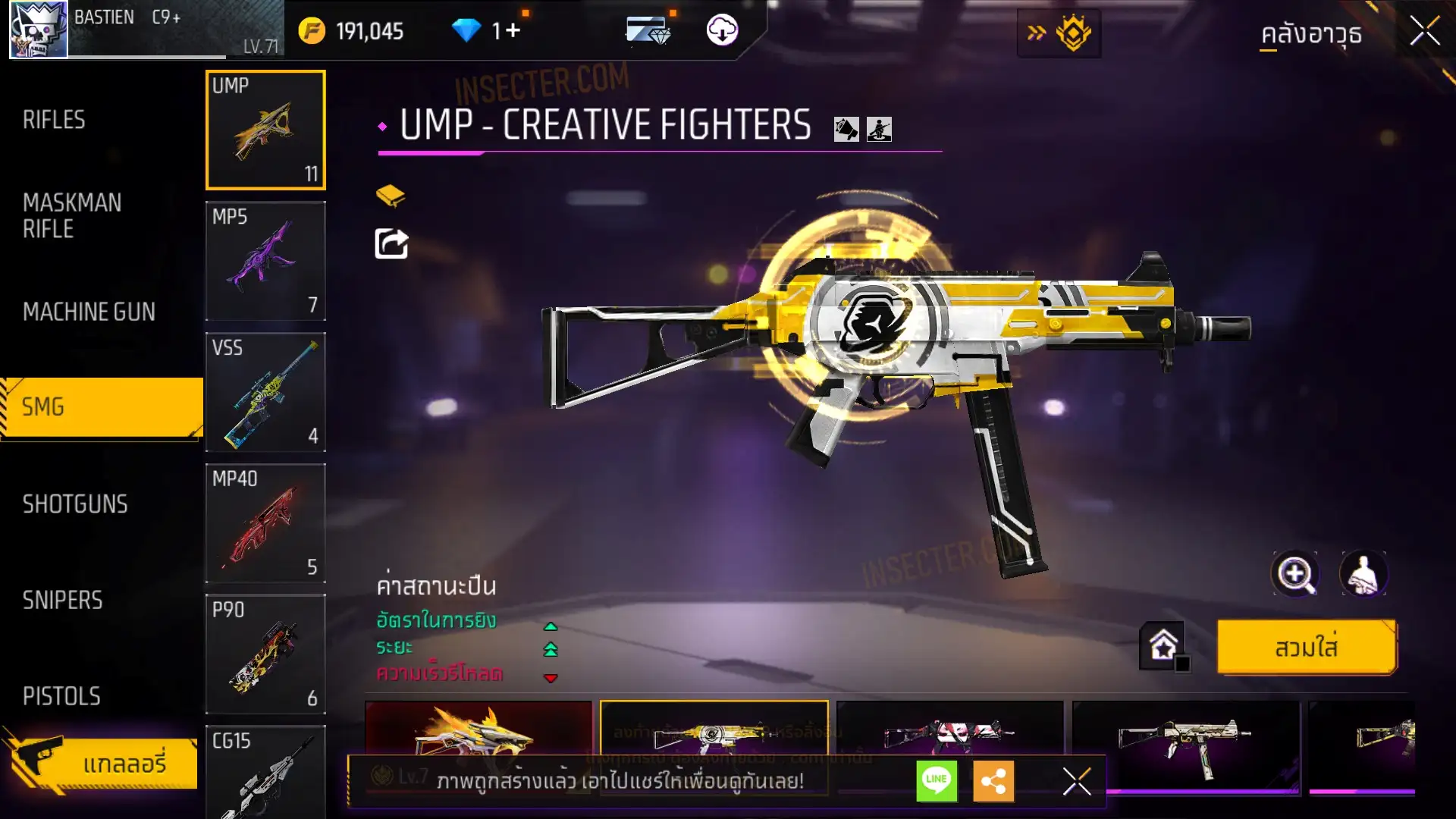Select the VSS weapon tile
1456x819 pixels.
[x=265, y=392]
